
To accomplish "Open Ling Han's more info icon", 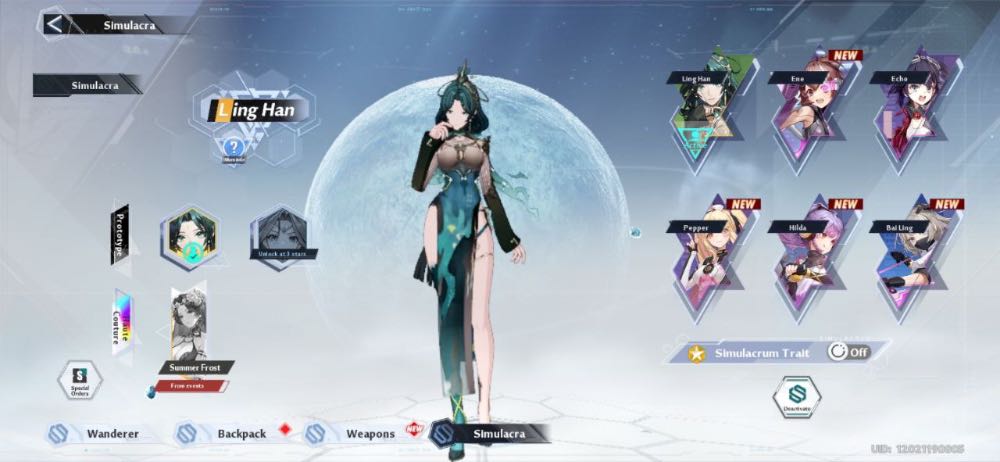I will tap(233, 149).
